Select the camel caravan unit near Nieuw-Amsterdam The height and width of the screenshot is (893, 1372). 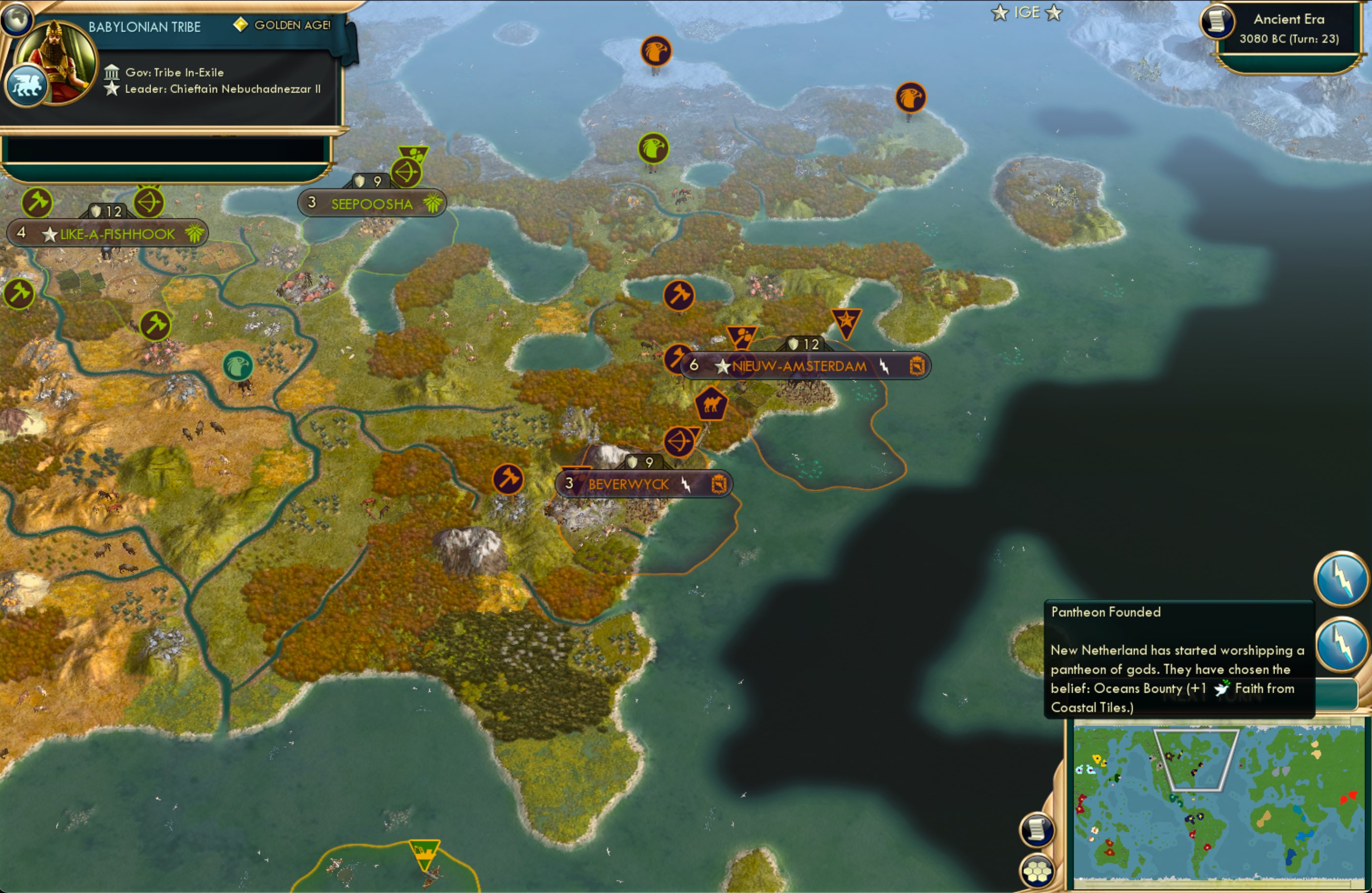(x=712, y=405)
